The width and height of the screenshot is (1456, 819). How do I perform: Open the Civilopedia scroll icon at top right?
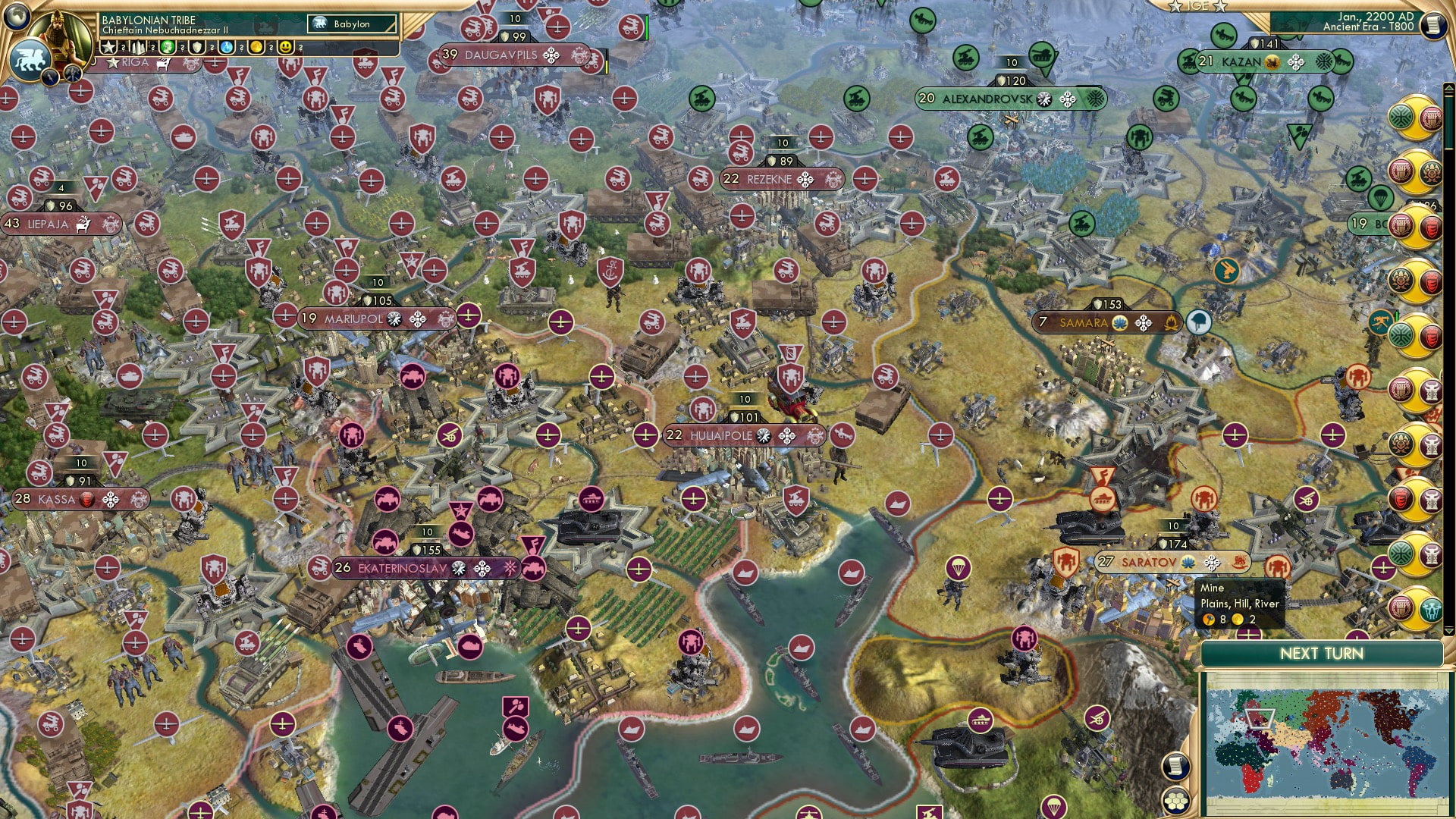(1434, 24)
